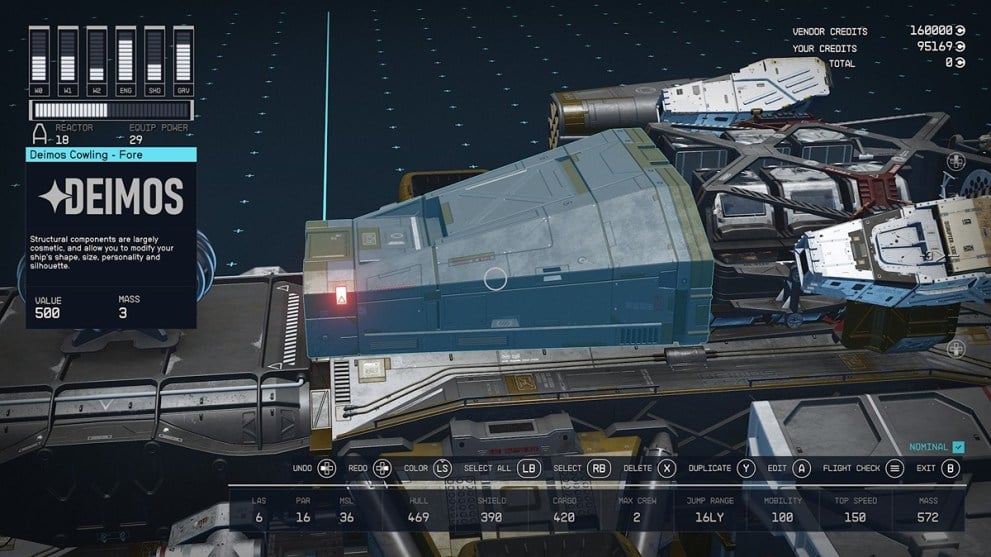Delete the selected Deimos Cowling module
Image resolution: width=991 pixels, height=557 pixels.
(x=666, y=468)
